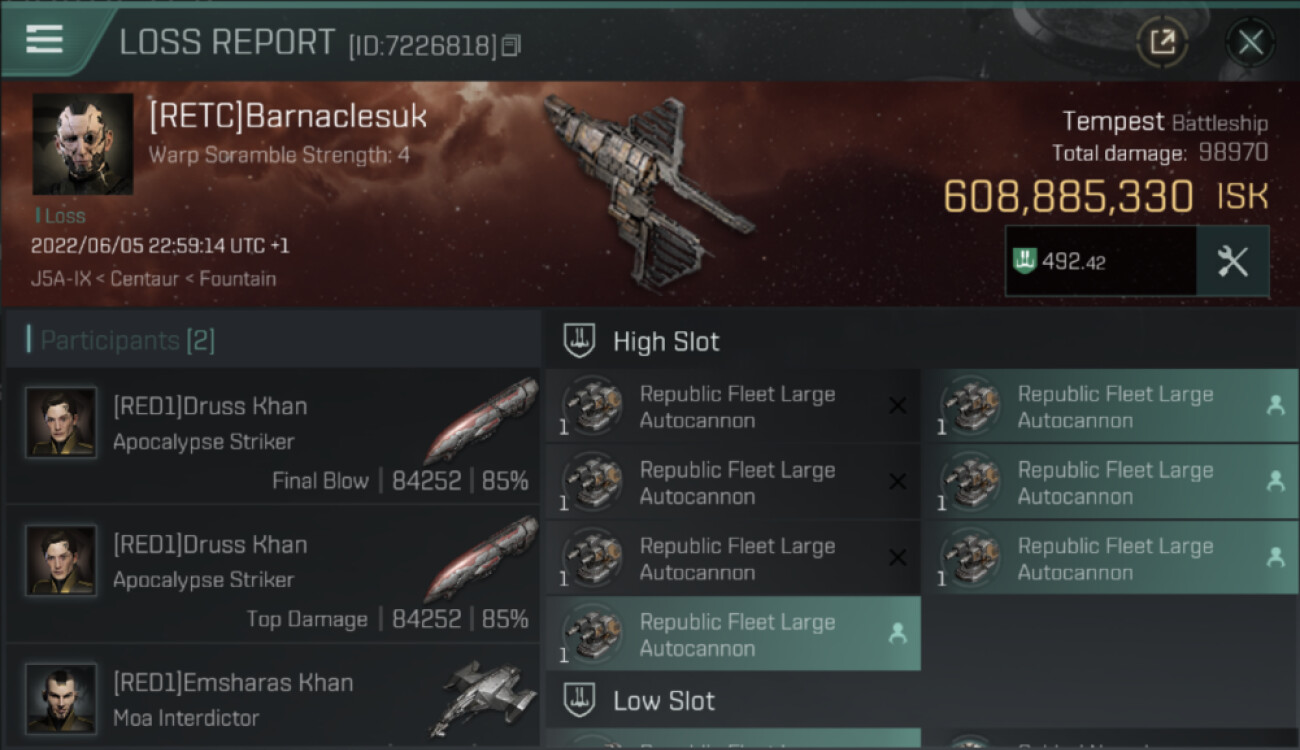View Barnaclesuk's character portrait
Image resolution: width=1300 pixels, height=750 pixels.
pyautogui.click(x=83, y=144)
